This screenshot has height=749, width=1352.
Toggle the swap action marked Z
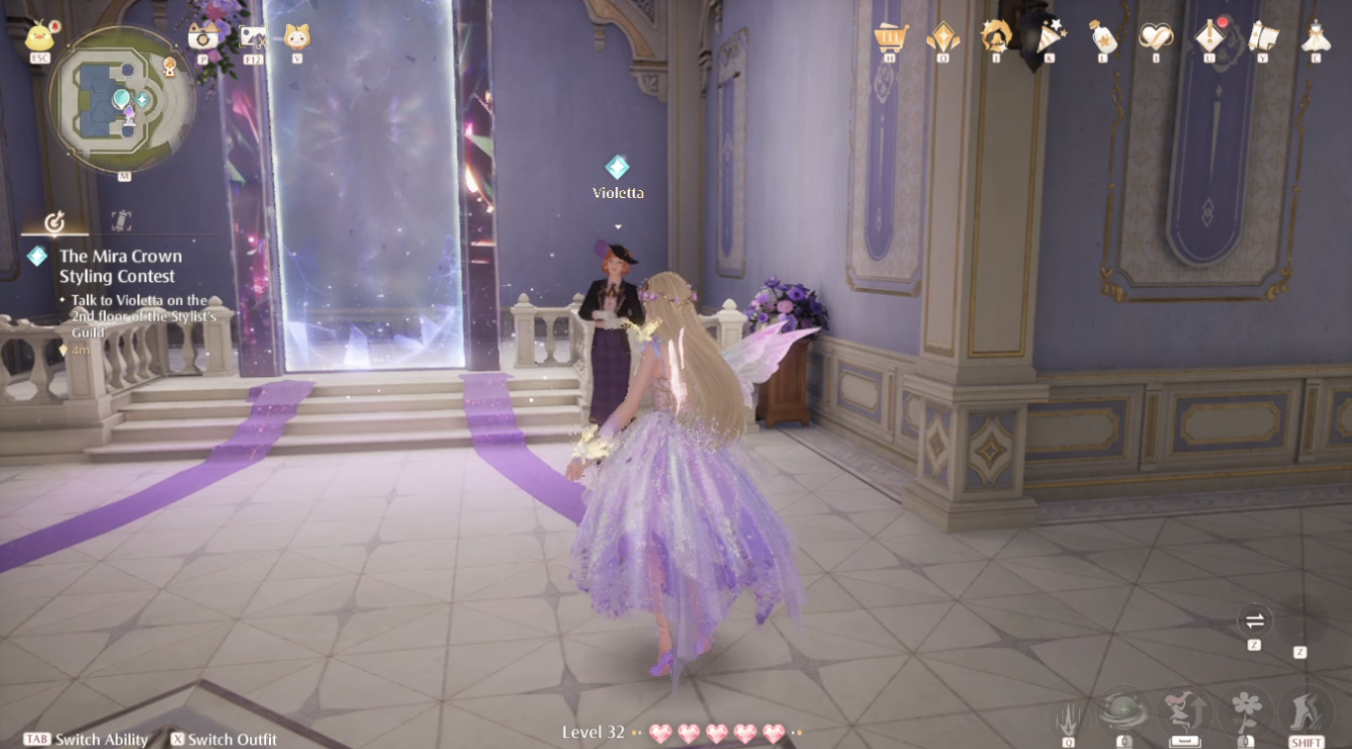[x=1253, y=622]
